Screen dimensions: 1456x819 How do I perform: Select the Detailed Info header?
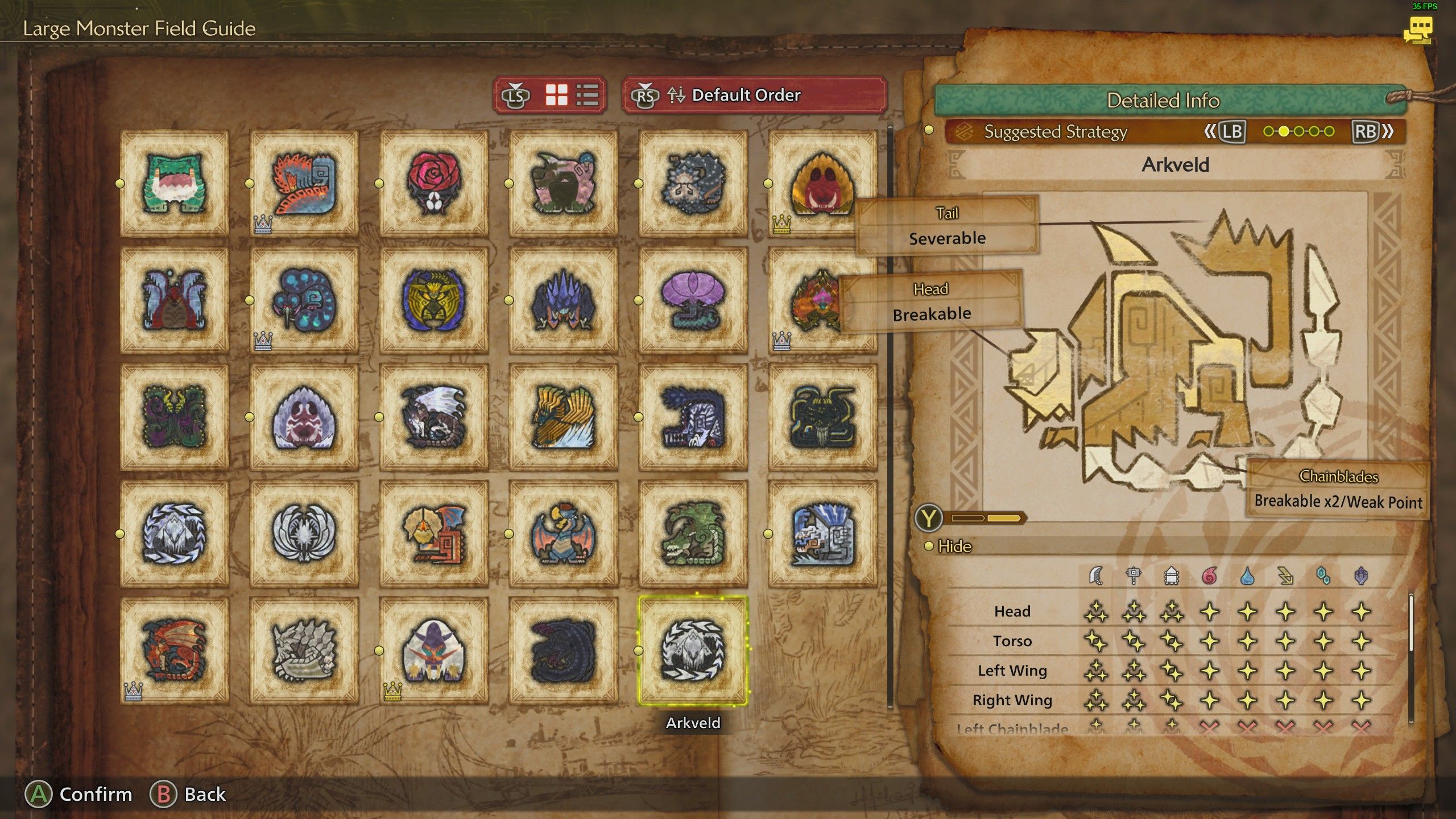pyautogui.click(x=1163, y=100)
